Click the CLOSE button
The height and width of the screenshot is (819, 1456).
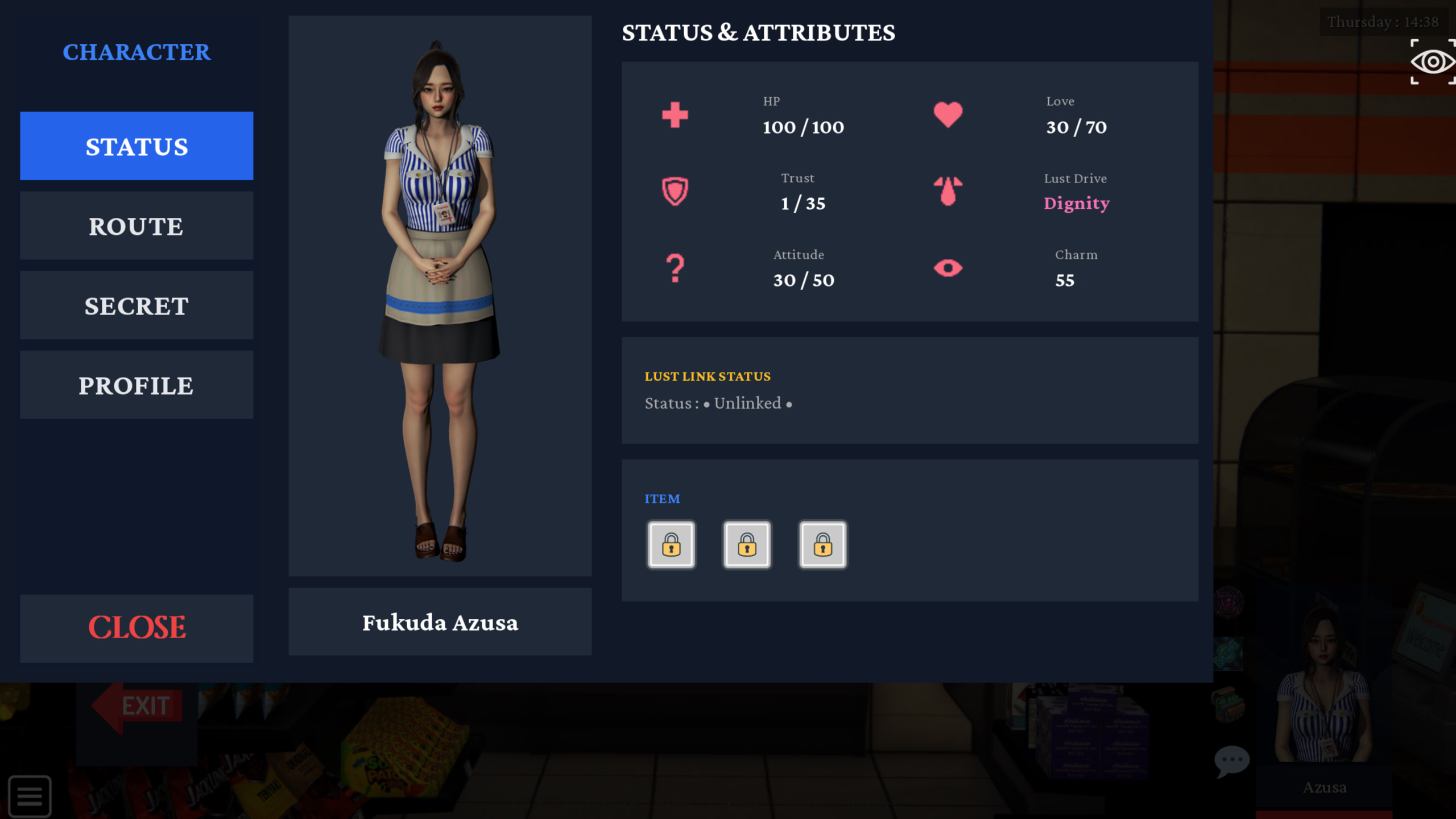coord(136,627)
